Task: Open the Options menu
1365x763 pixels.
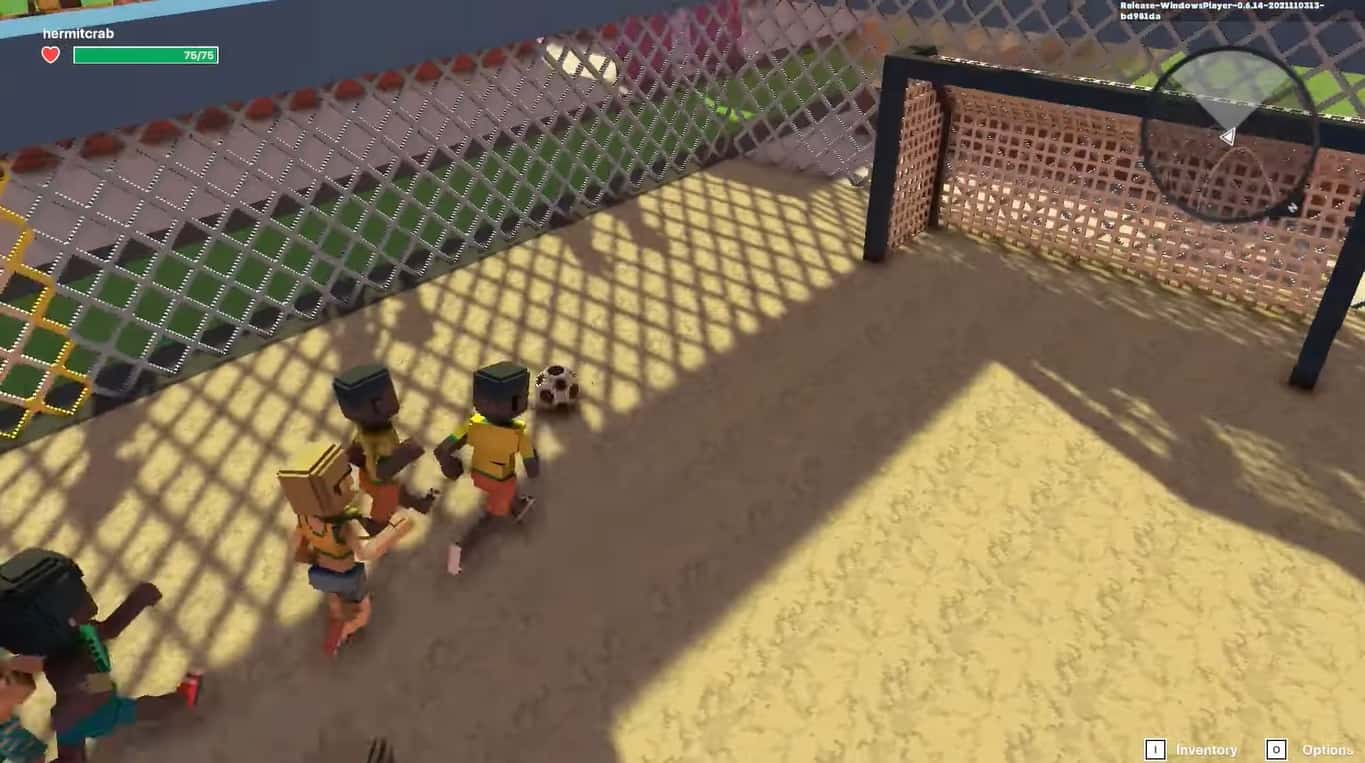Action: coord(1327,748)
